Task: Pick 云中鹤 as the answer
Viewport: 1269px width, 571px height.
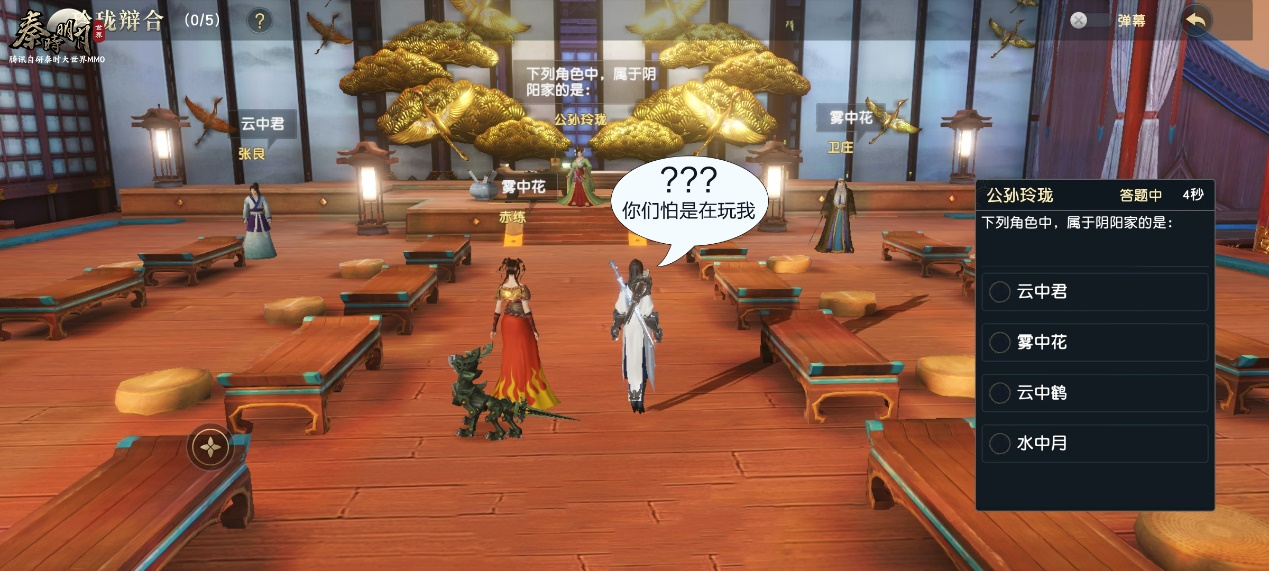Action: 1094,393
